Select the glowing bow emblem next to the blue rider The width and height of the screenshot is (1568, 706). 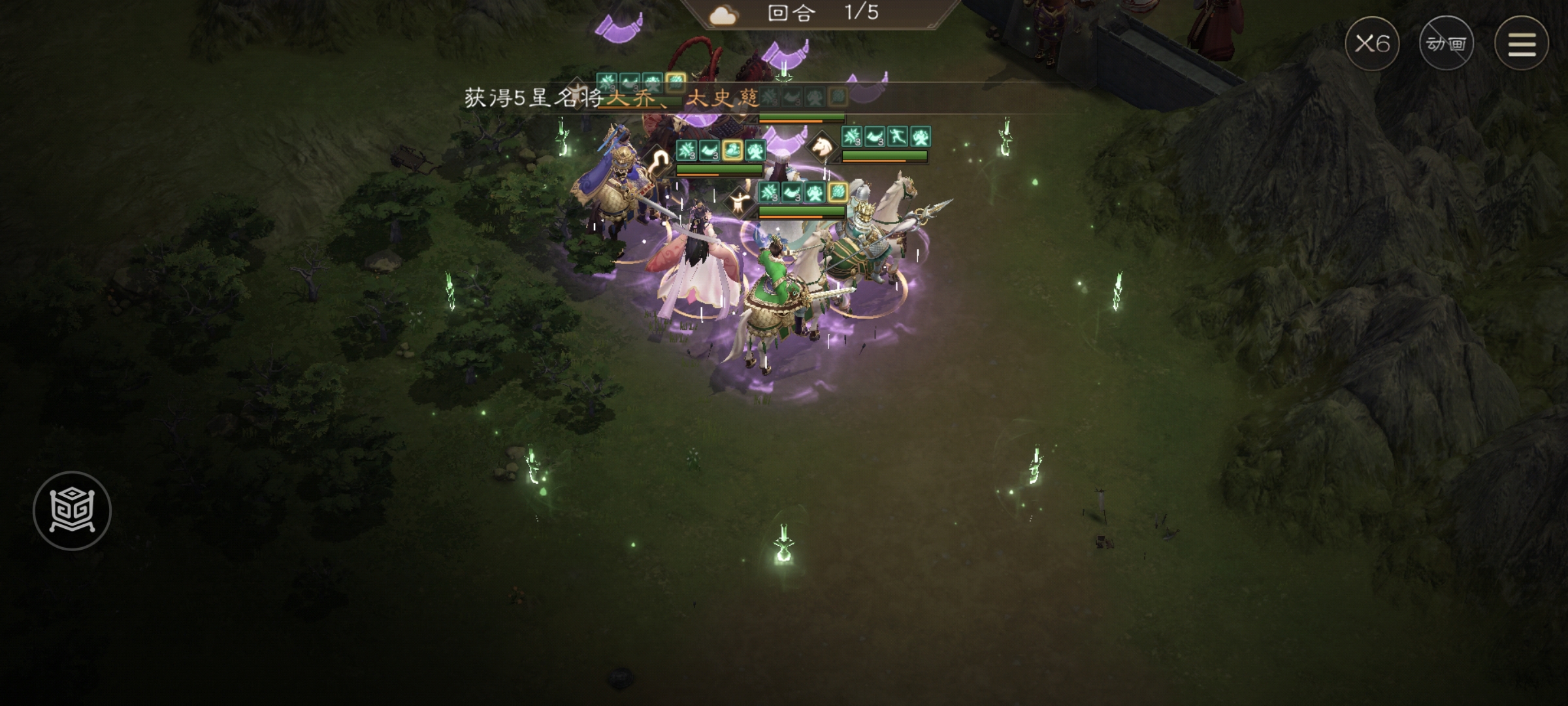click(x=660, y=157)
